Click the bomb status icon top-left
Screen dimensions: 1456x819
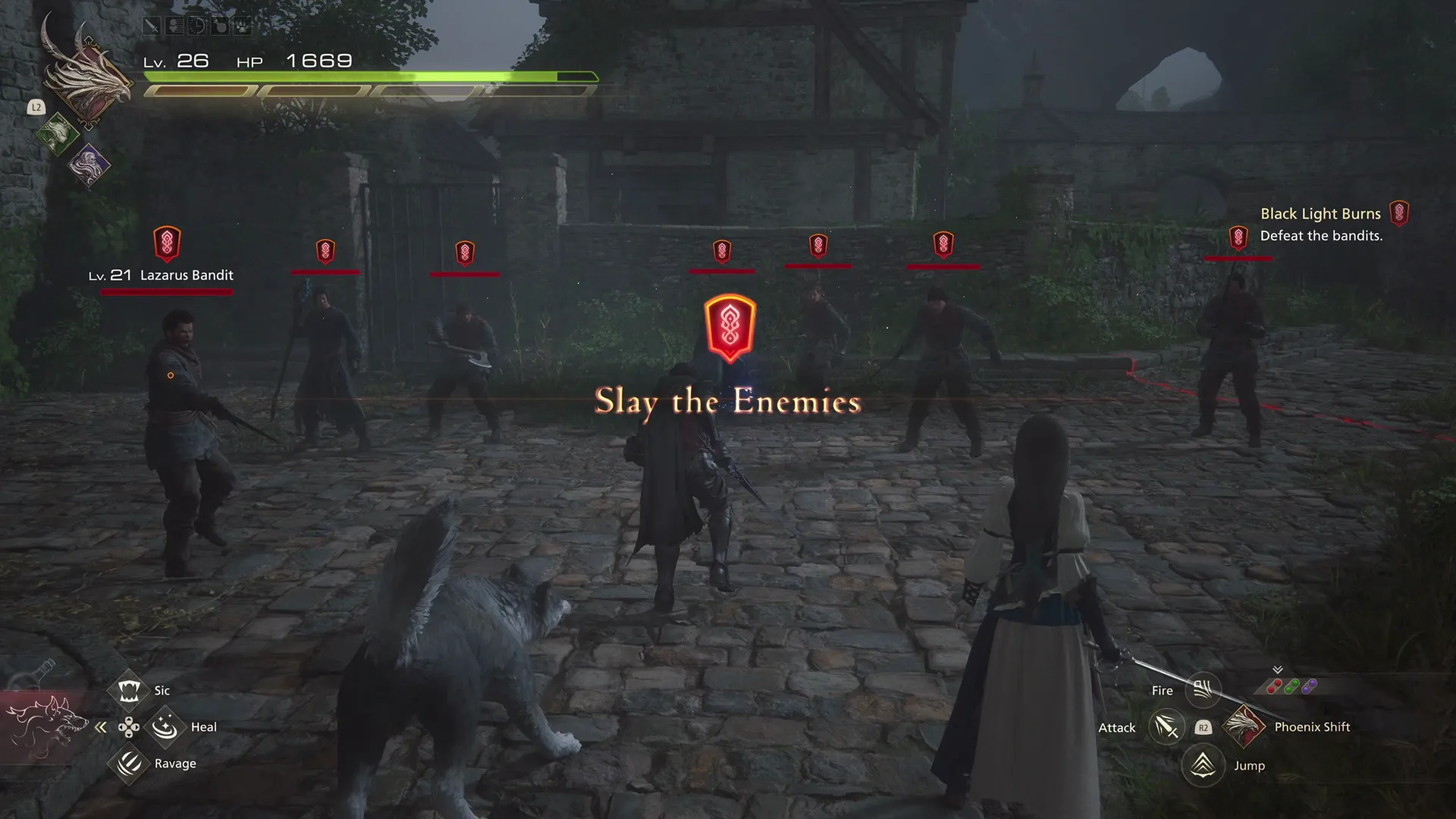pos(220,25)
